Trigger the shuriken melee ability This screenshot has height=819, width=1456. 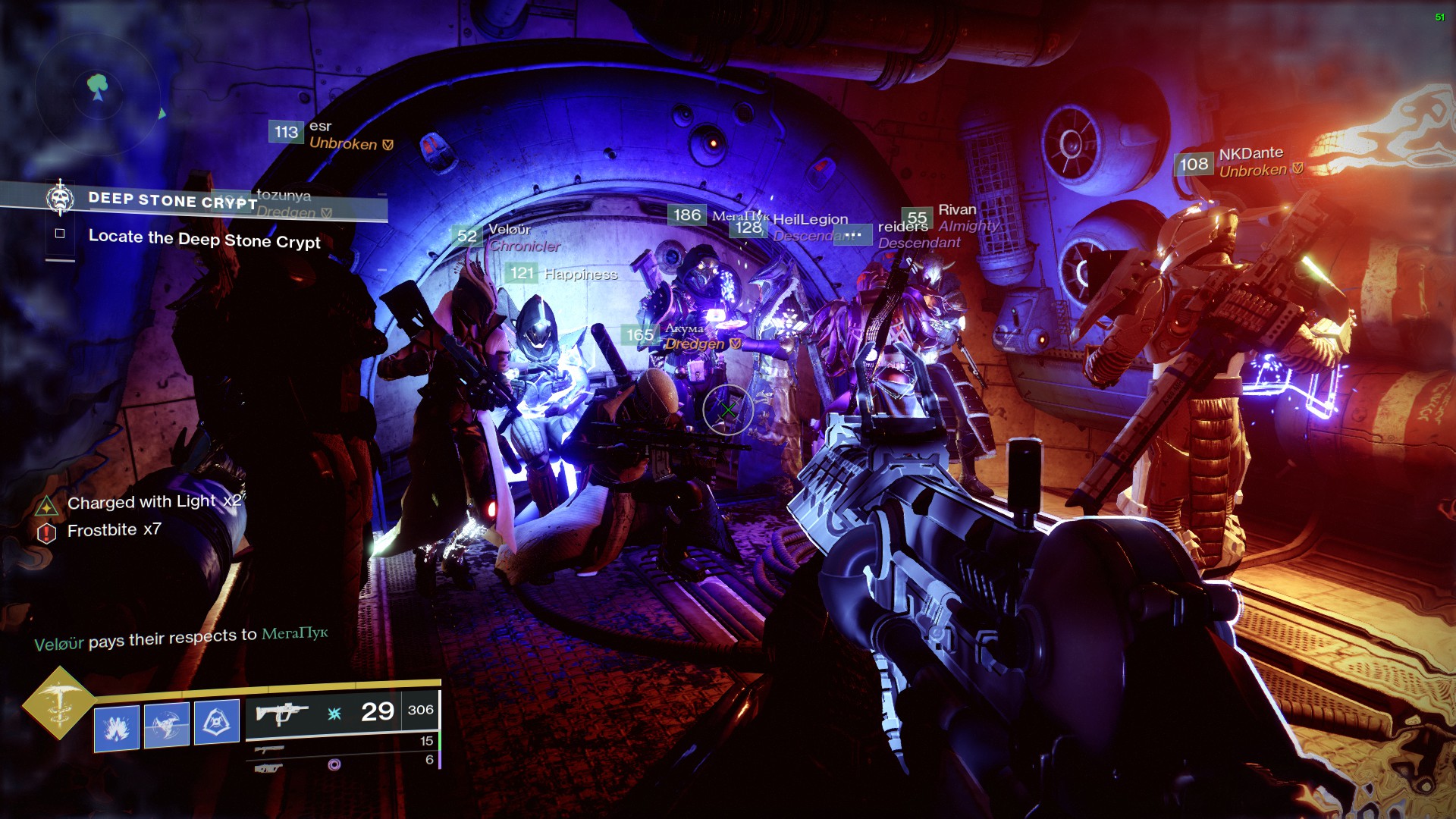point(166,725)
